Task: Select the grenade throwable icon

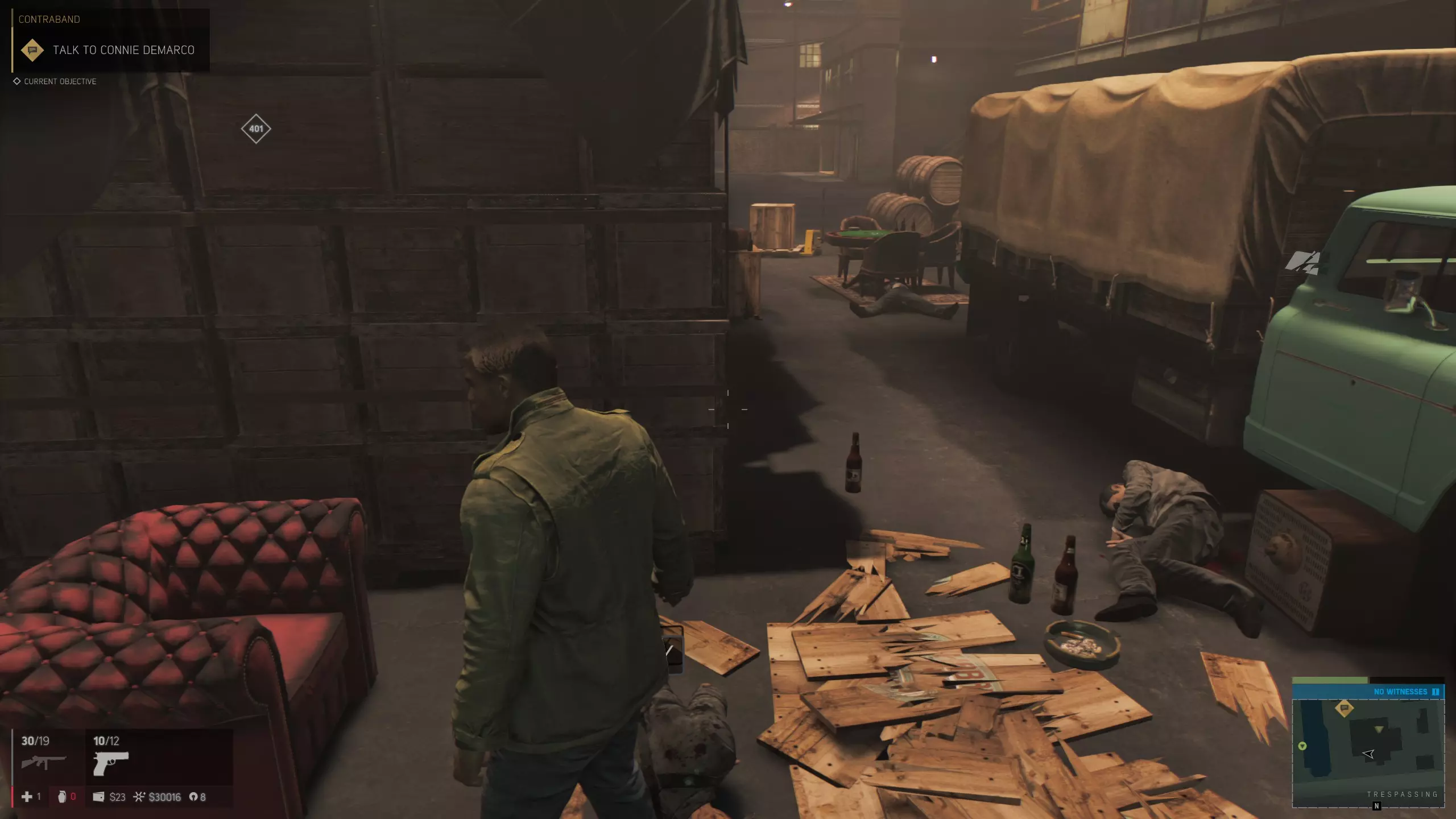Action: pyautogui.click(x=62, y=797)
